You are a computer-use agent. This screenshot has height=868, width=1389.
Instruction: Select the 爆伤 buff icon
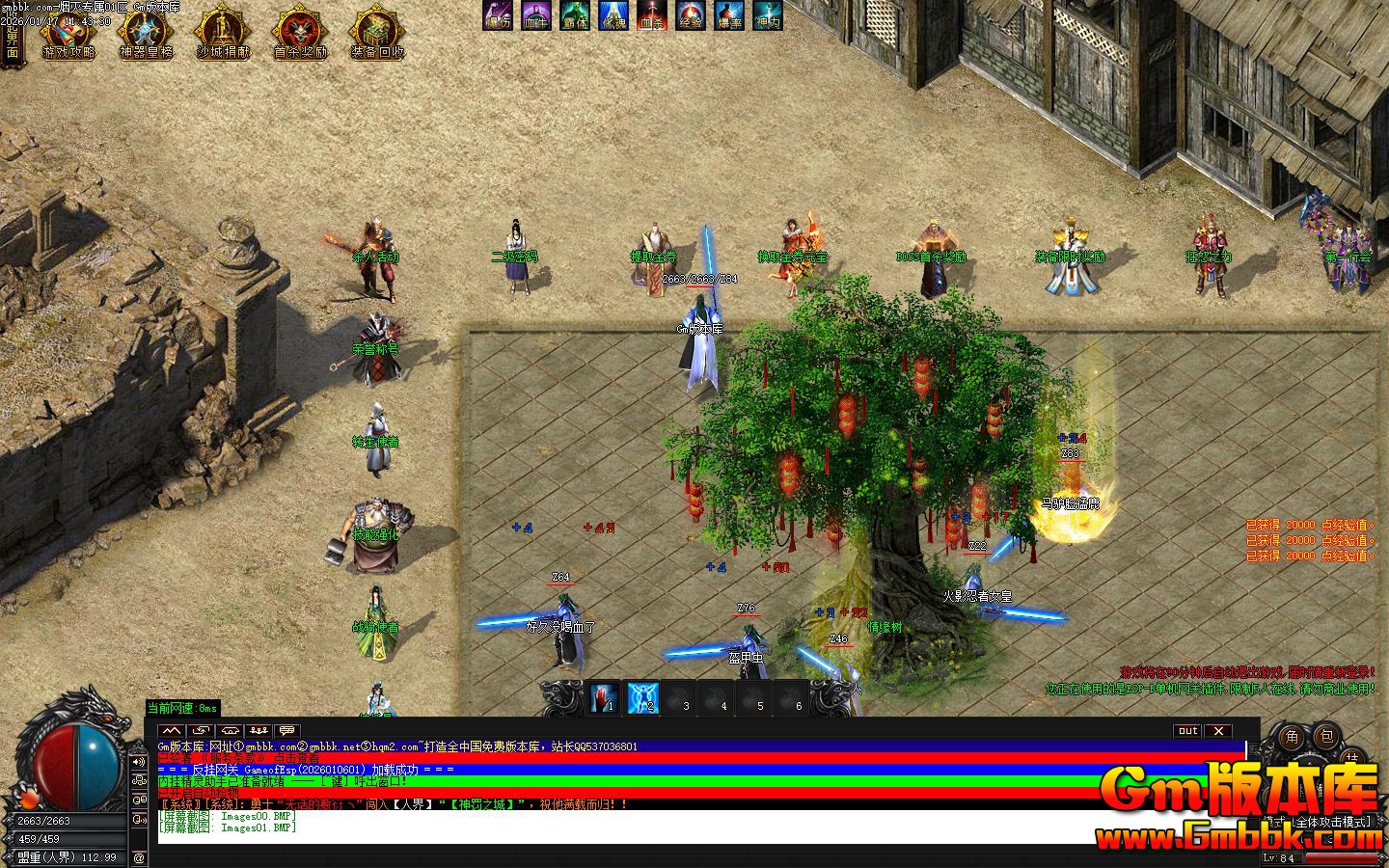tap(498, 15)
